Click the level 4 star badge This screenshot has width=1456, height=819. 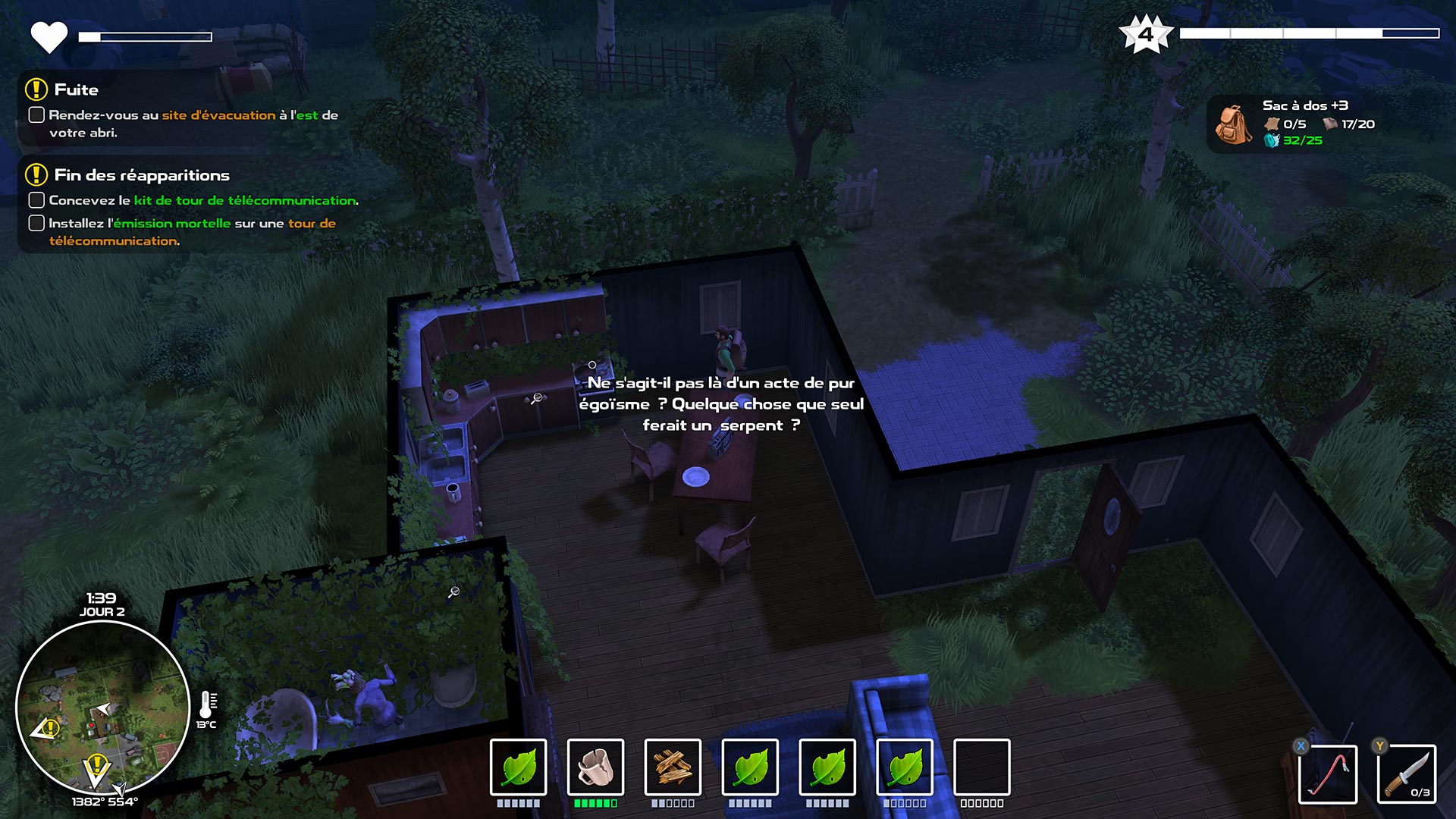(x=1146, y=34)
